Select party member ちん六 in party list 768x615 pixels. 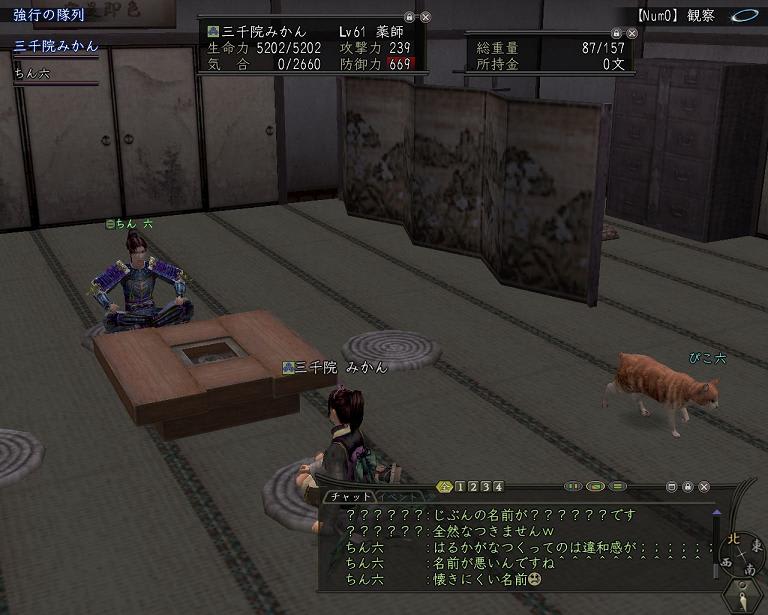pos(32,73)
